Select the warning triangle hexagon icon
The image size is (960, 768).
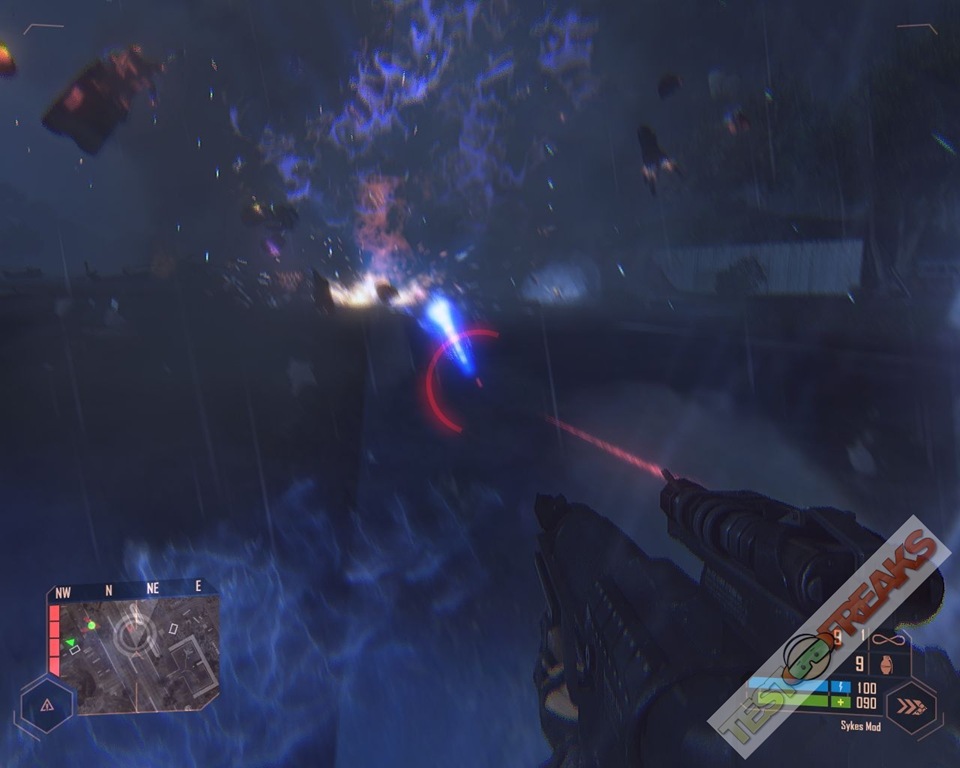click(46, 705)
